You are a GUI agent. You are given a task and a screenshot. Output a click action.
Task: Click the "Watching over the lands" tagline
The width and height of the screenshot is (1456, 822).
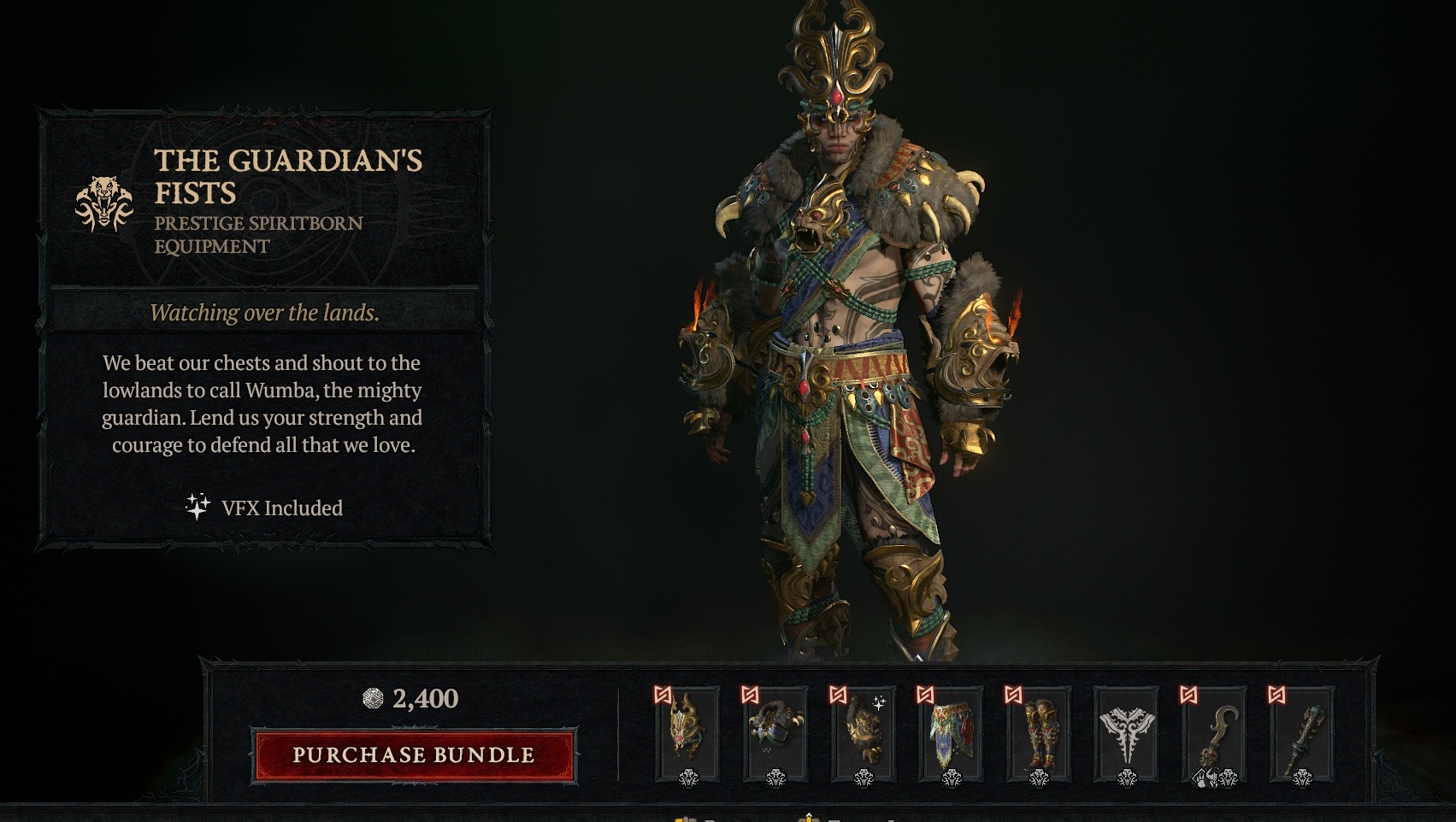coord(265,314)
